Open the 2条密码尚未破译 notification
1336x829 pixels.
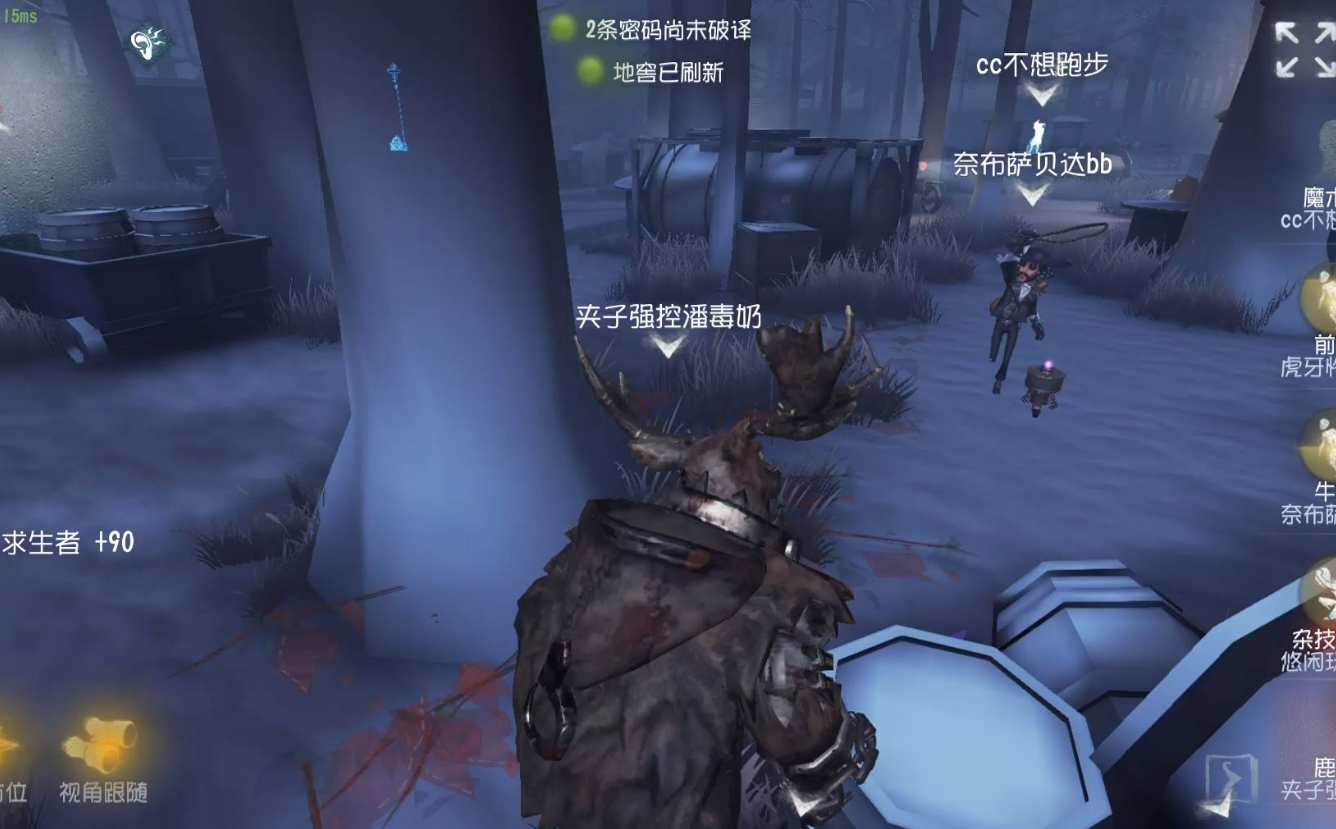[x=670, y=30]
